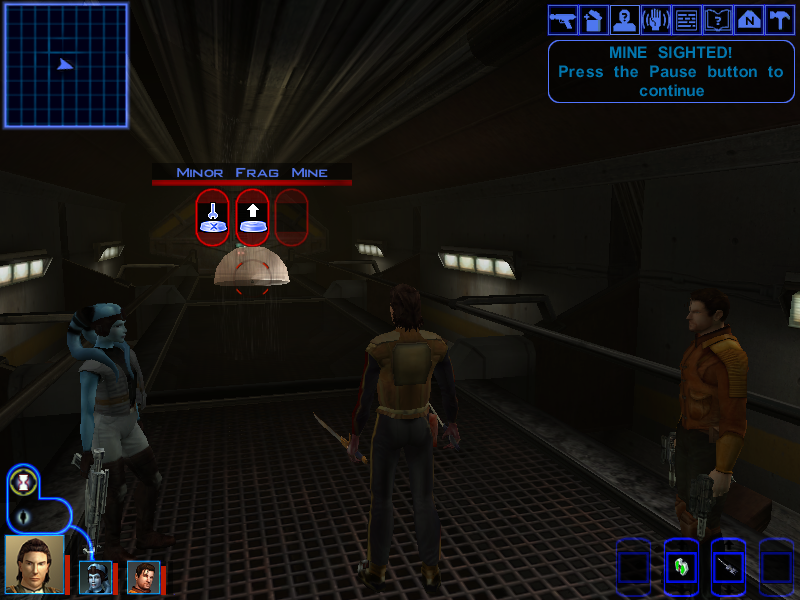Switch to the Twi'lek party member portrait

pyautogui.click(x=95, y=577)
